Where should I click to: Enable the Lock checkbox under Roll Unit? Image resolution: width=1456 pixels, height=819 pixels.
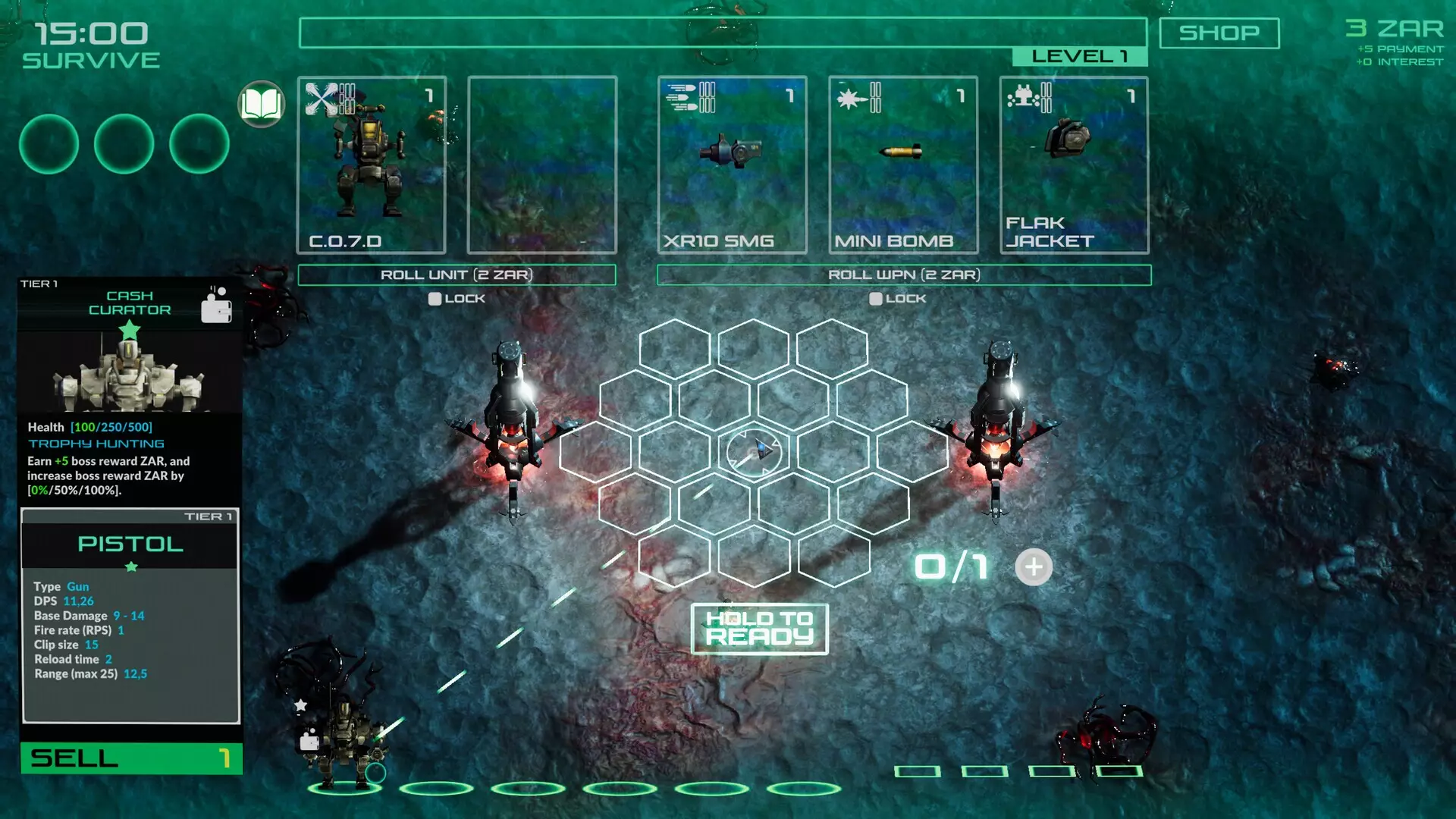point(435,299)
